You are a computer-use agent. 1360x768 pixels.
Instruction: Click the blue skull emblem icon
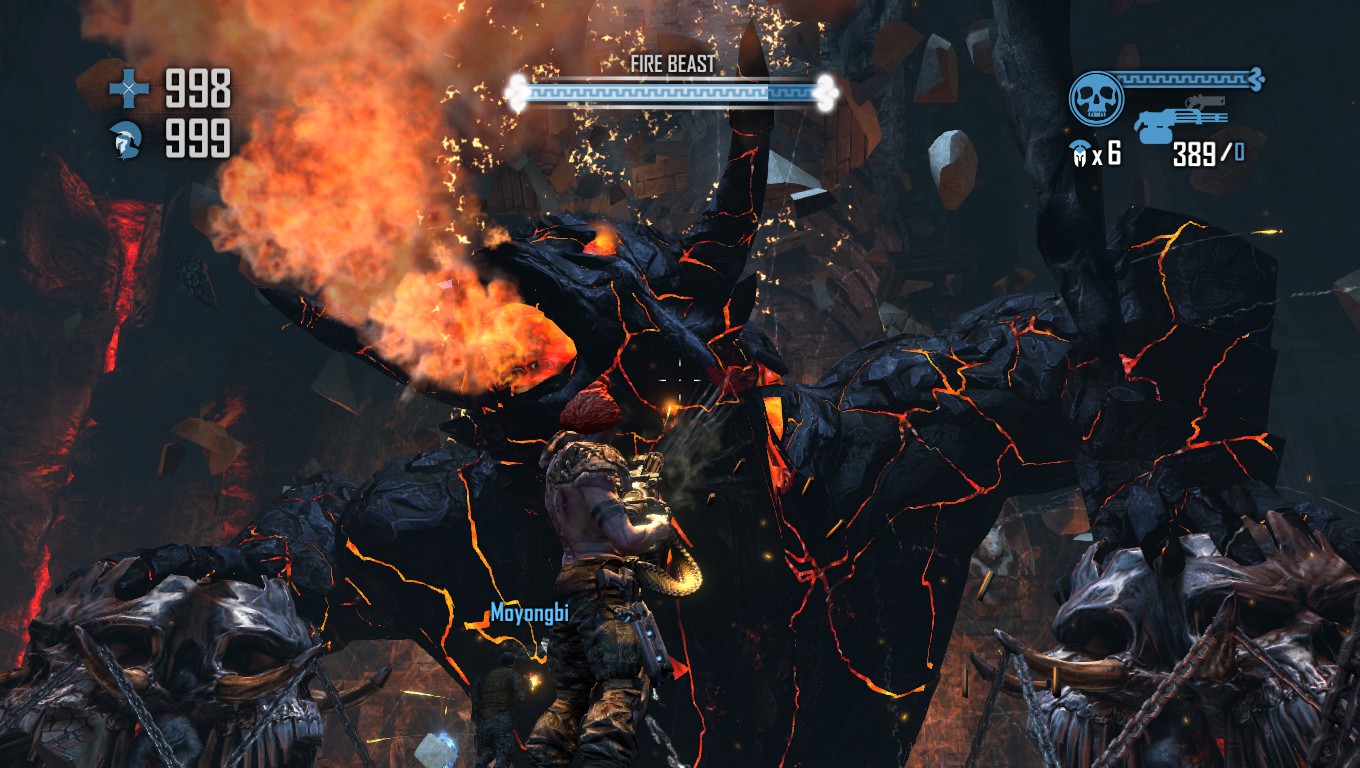click(1095, 99)
